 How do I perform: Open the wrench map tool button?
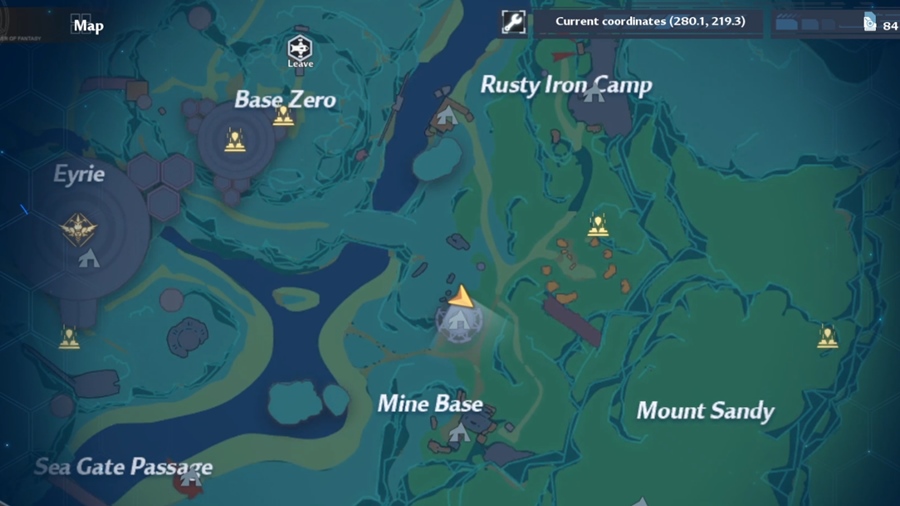[513, 22]
